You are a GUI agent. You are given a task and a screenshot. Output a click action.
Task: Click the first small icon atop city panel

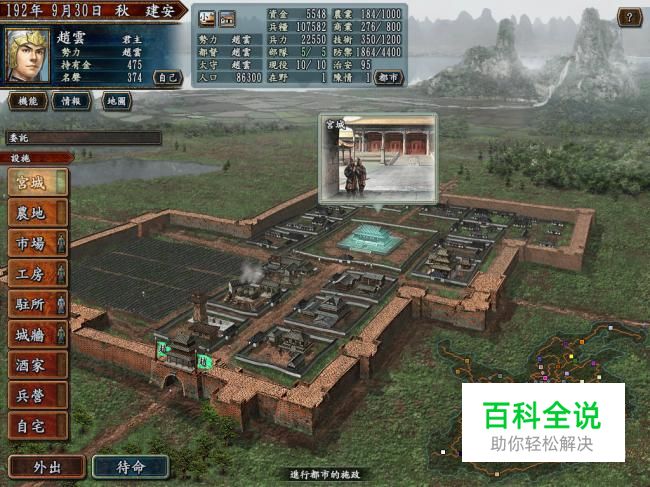point(207,17)
